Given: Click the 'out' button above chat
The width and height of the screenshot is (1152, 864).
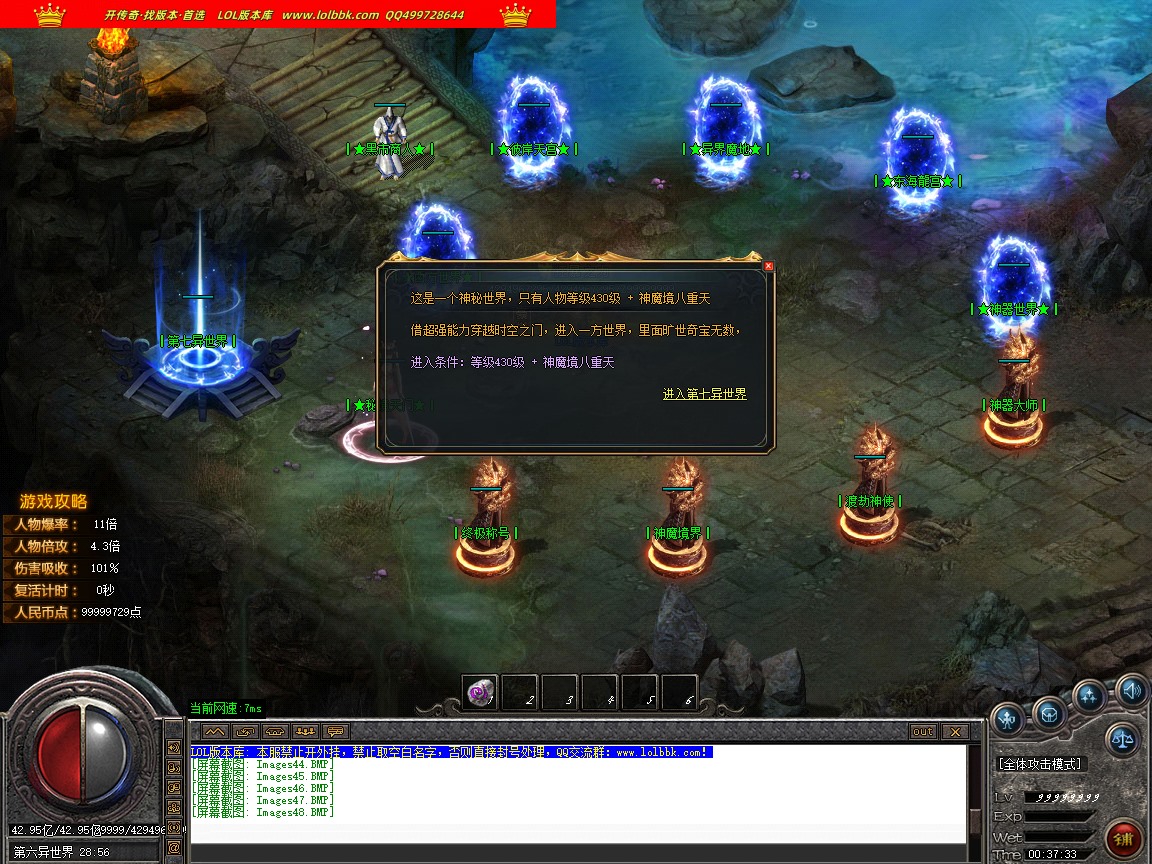Looking at the screenshot, I should (922, 731).
